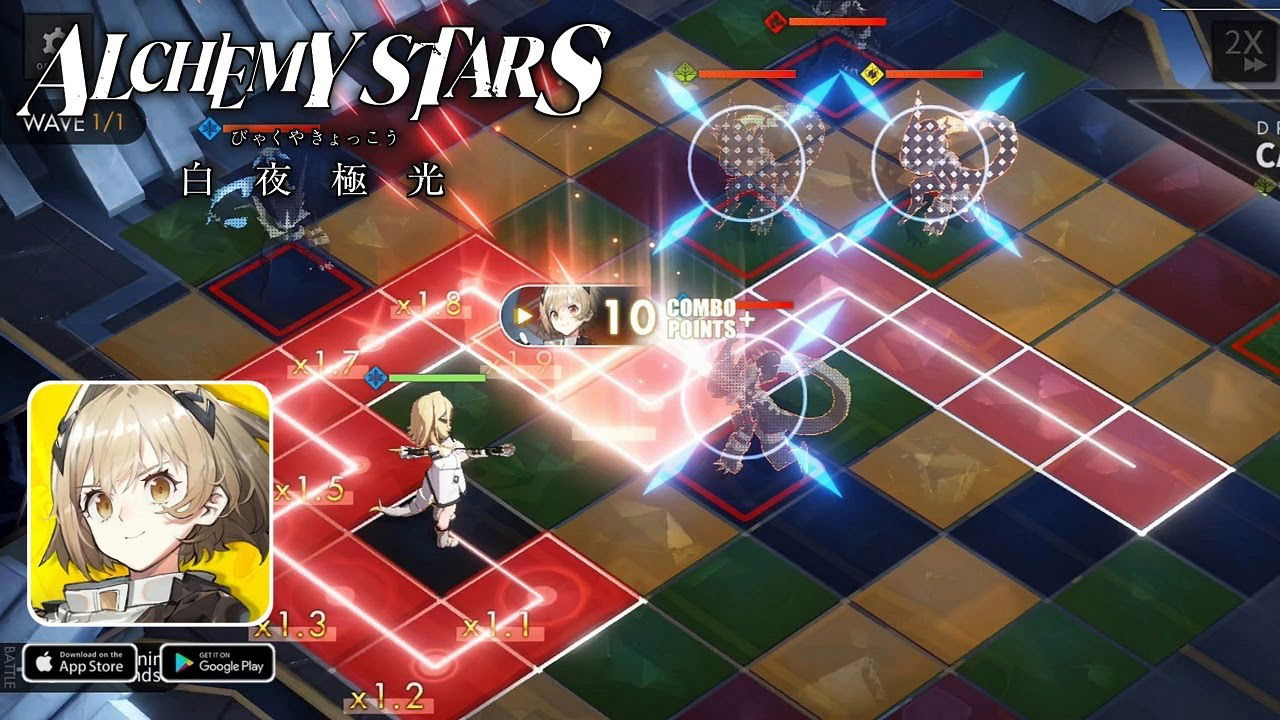The image size is (1280, 720).
Task: Open the Google Play download badge
Action: [218, 662]
